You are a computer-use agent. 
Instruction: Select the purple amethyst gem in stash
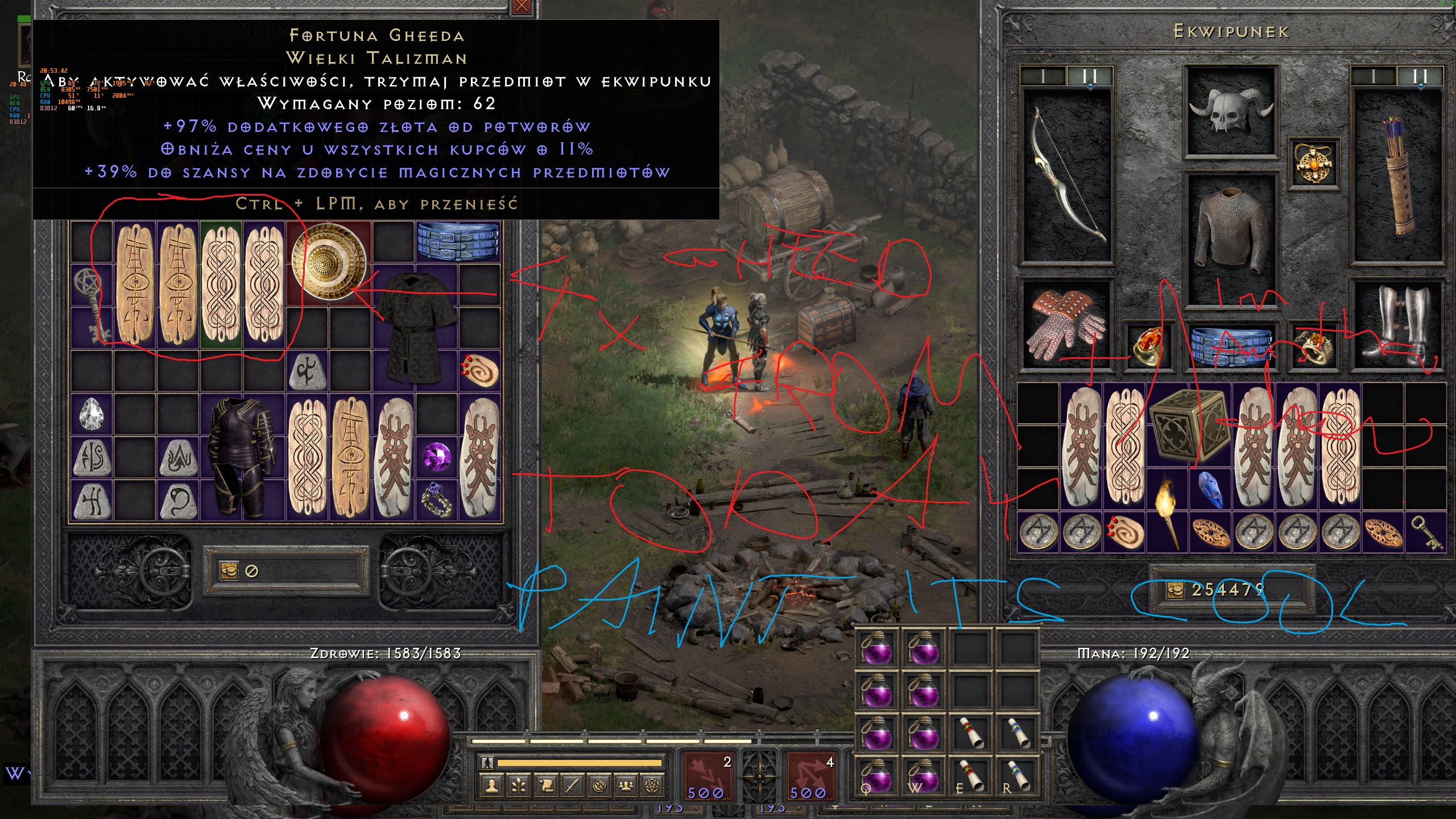437,456
